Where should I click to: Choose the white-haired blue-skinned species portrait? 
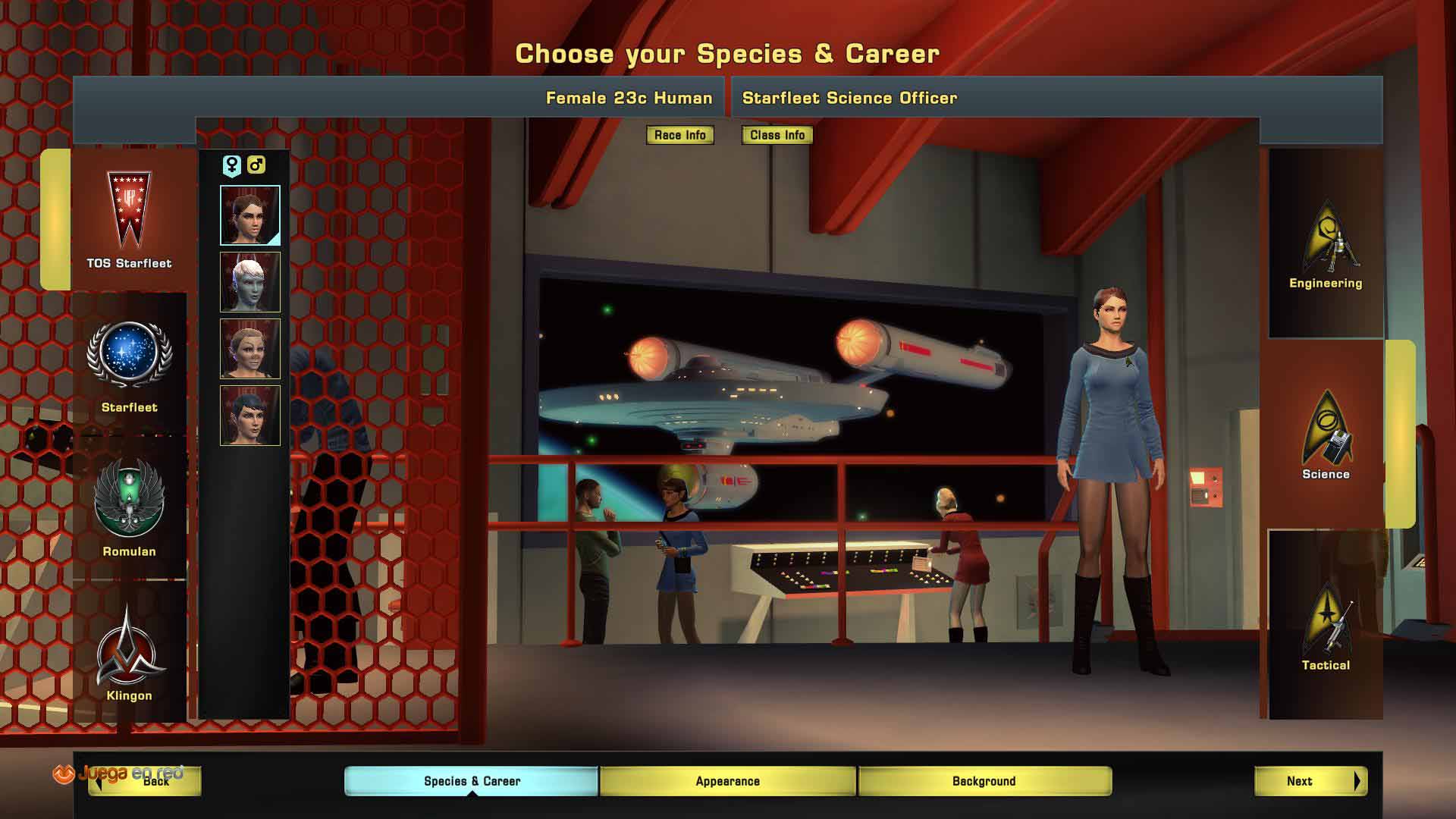pyautogui.click(x=250, y=282)
